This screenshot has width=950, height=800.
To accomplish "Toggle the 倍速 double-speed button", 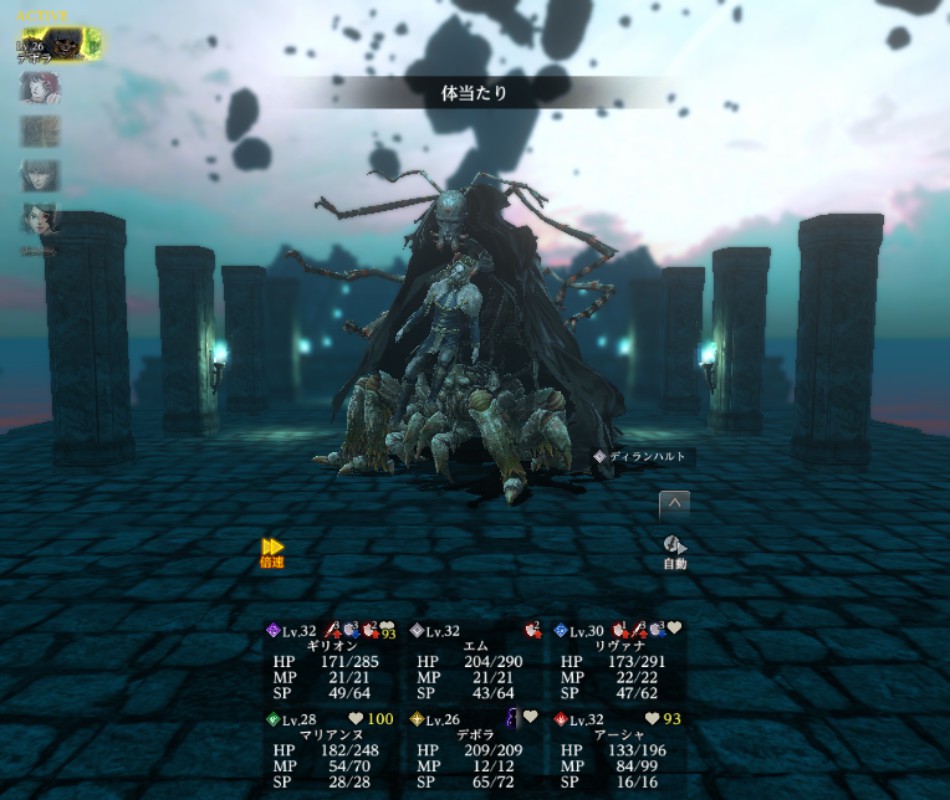I will (x=272, y=552).
